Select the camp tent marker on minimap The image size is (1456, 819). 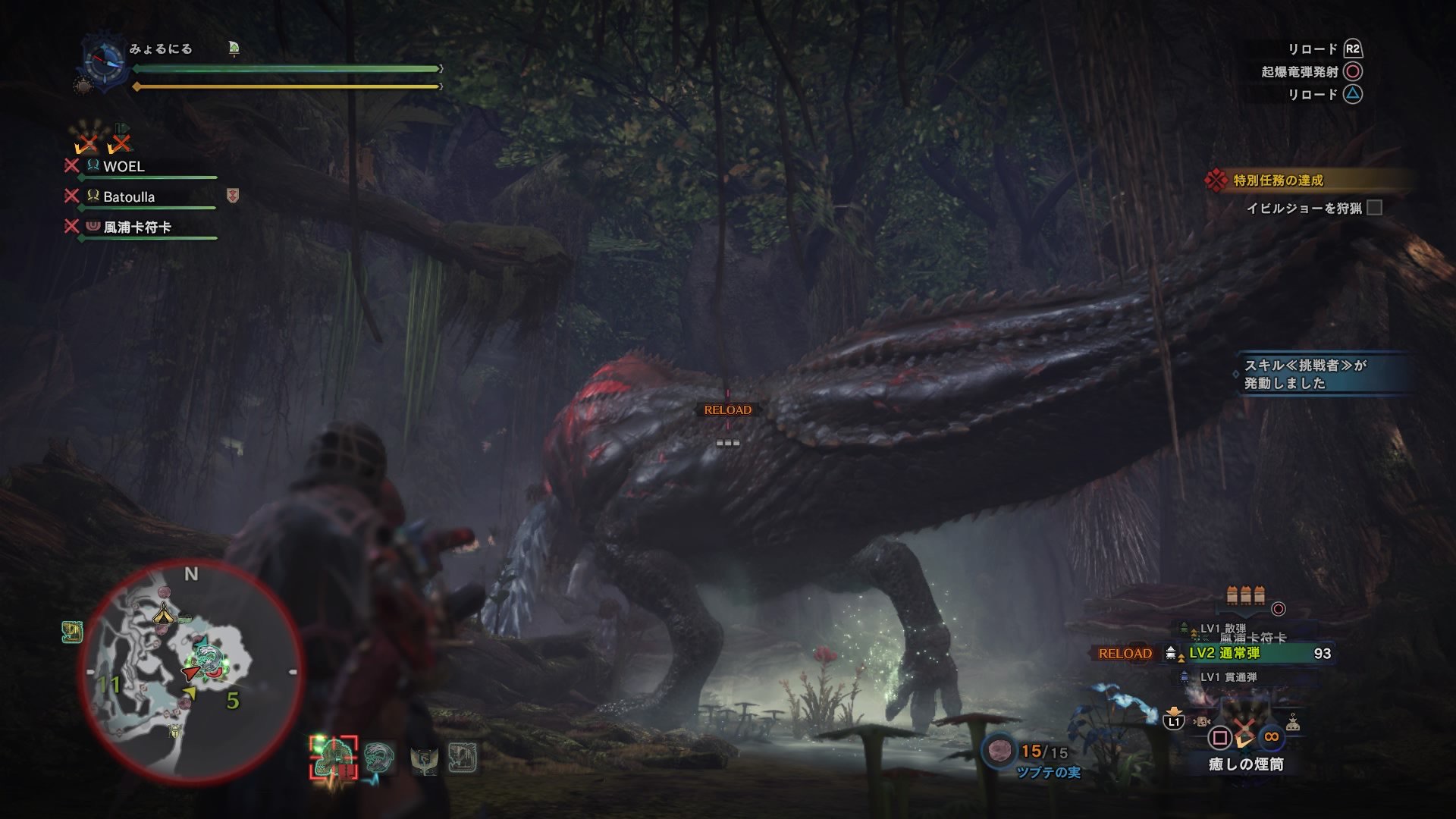[163, 613]
